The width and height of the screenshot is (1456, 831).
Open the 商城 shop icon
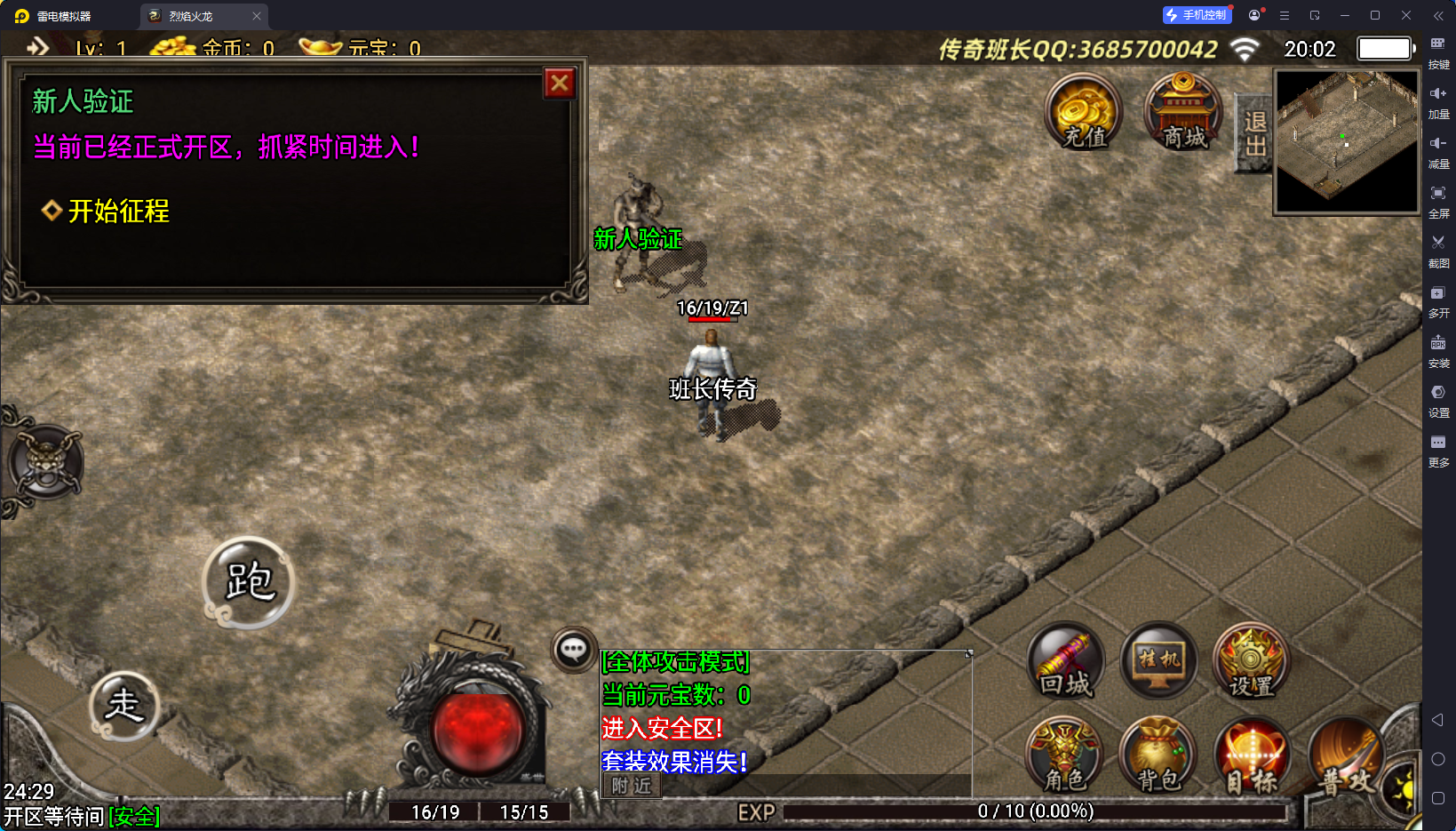coord(1183,112)
